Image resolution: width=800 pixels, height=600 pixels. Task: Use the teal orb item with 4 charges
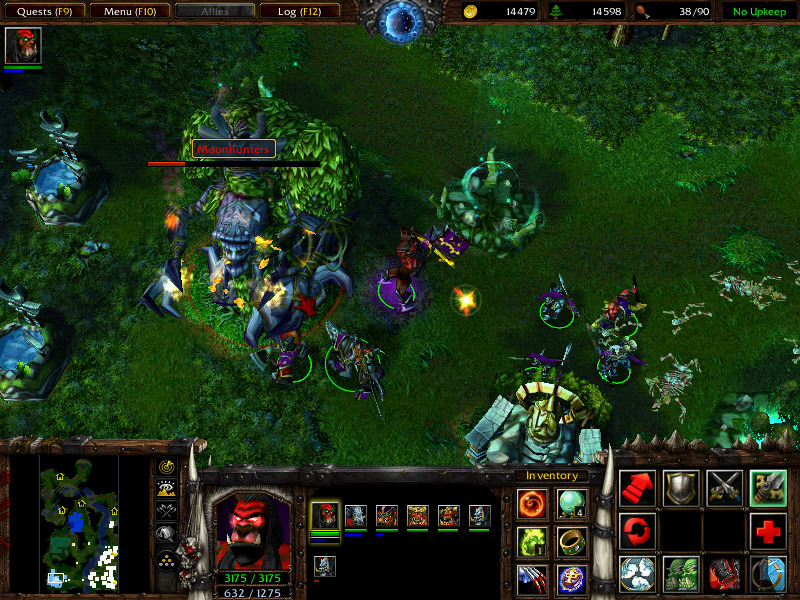coord(572,503)
